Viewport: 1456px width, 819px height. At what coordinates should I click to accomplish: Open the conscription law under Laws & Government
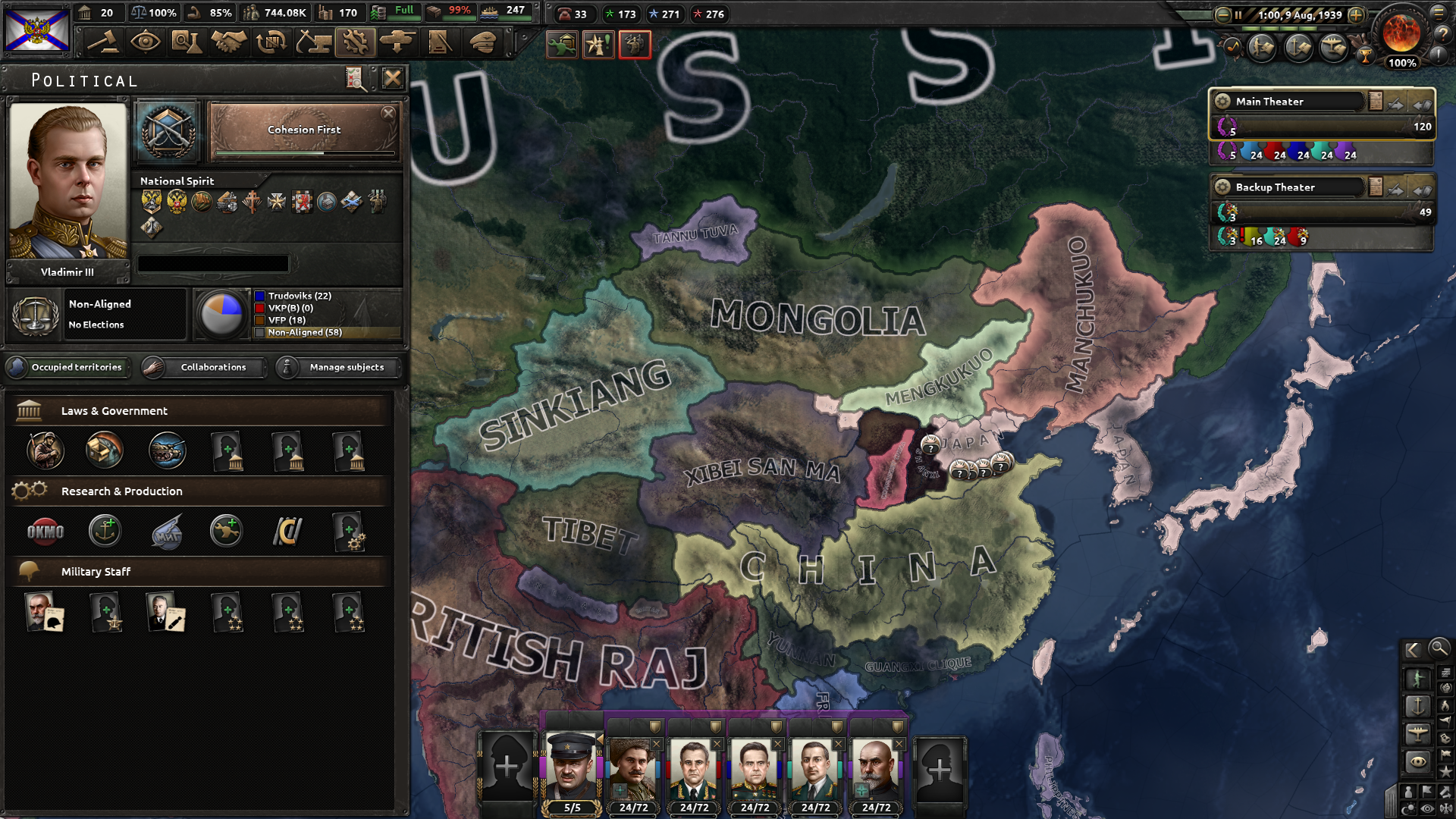coord(47,450)
